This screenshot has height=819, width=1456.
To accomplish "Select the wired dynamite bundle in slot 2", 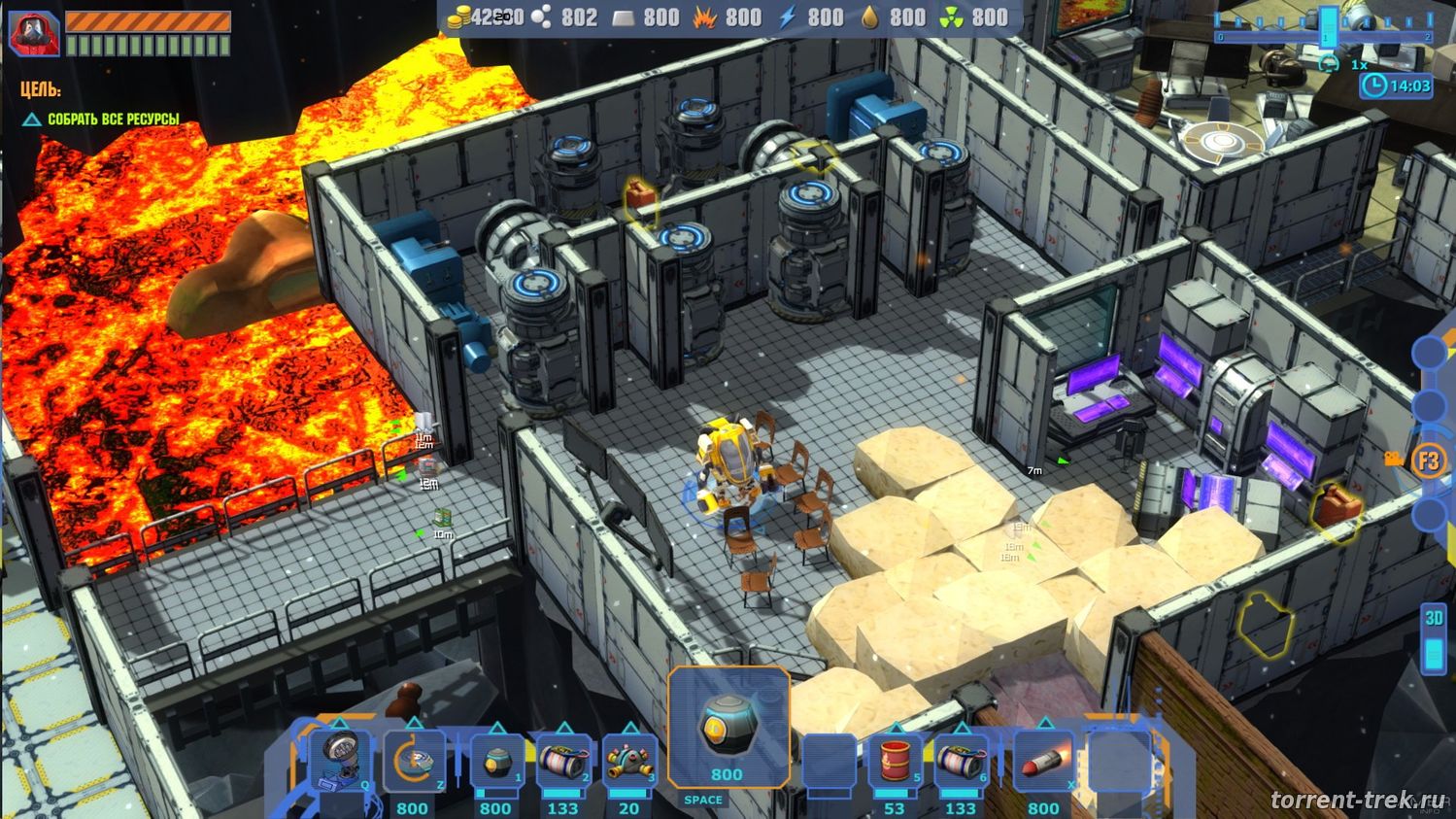I will 563,761.
